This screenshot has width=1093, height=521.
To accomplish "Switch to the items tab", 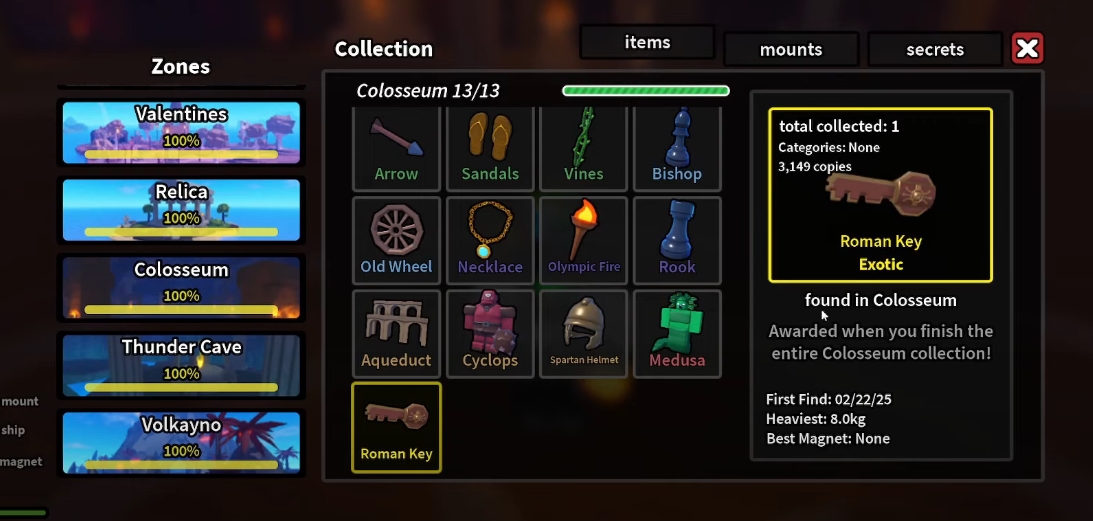I will 647,43.
